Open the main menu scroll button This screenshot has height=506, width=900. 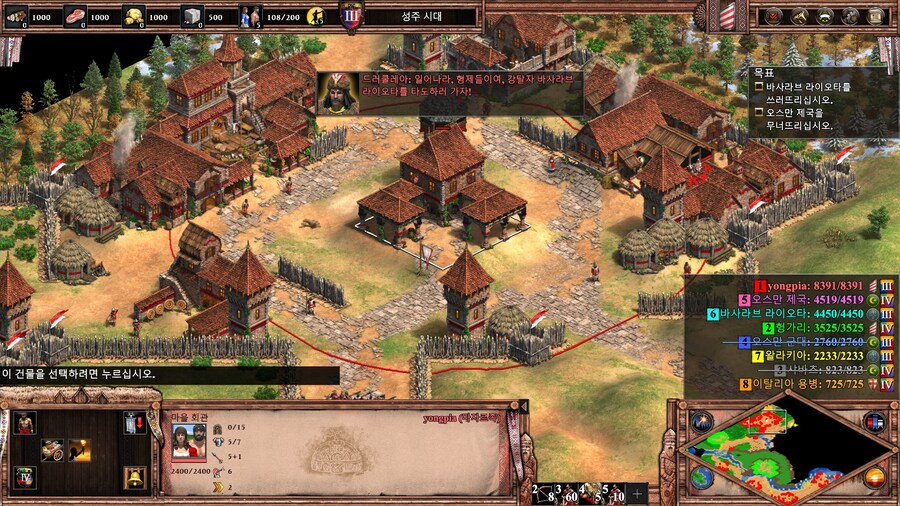click(x=877, y=16)
